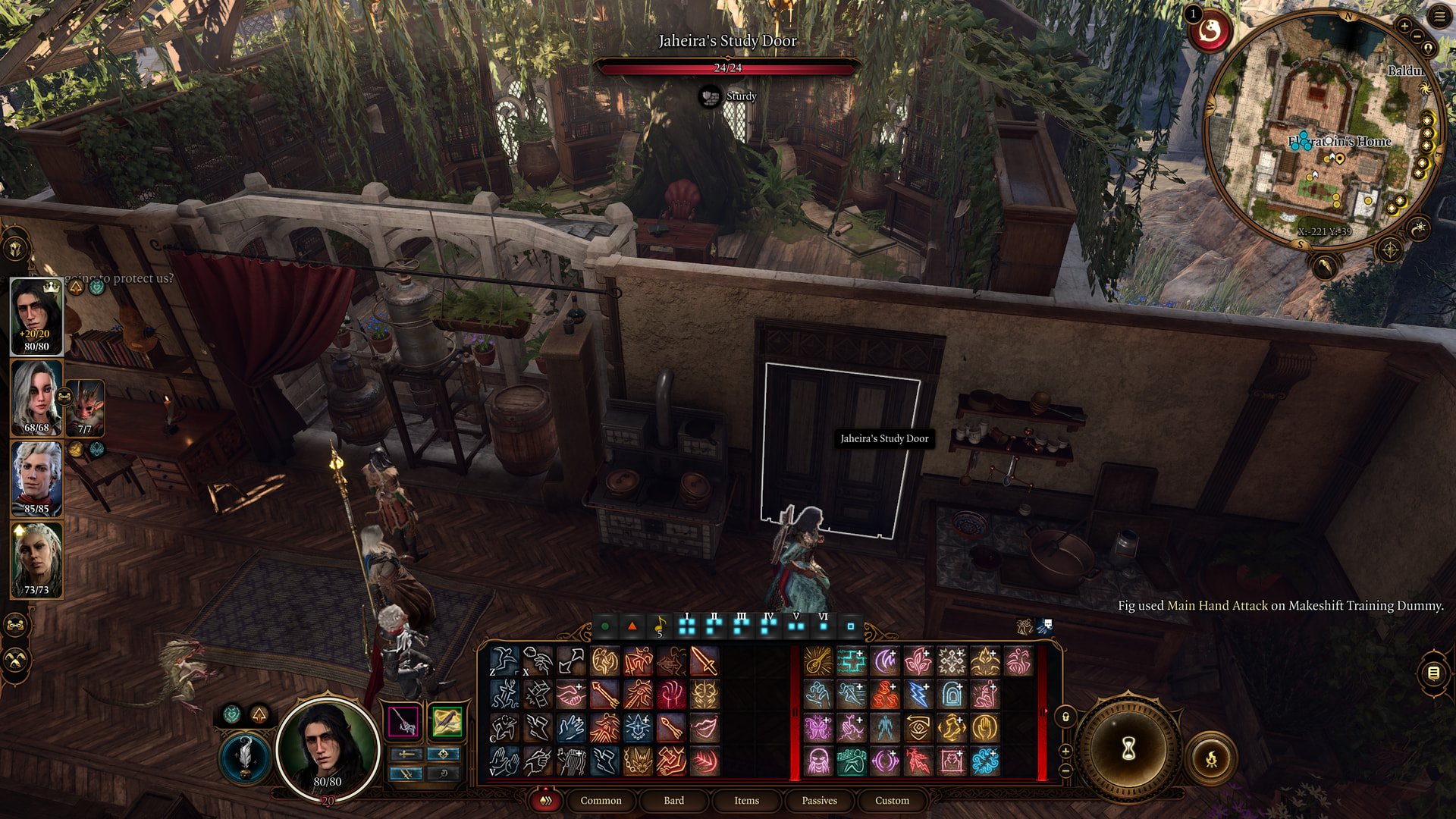Screen dimensions: 1456x819
Task: Open the combat log button
Action: click(1432, 673)
